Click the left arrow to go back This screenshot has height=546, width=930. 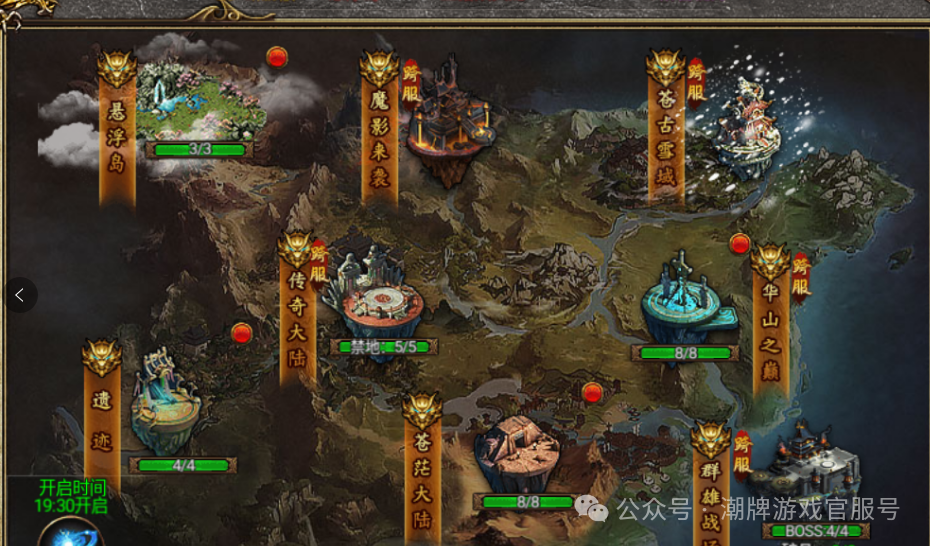19,295
